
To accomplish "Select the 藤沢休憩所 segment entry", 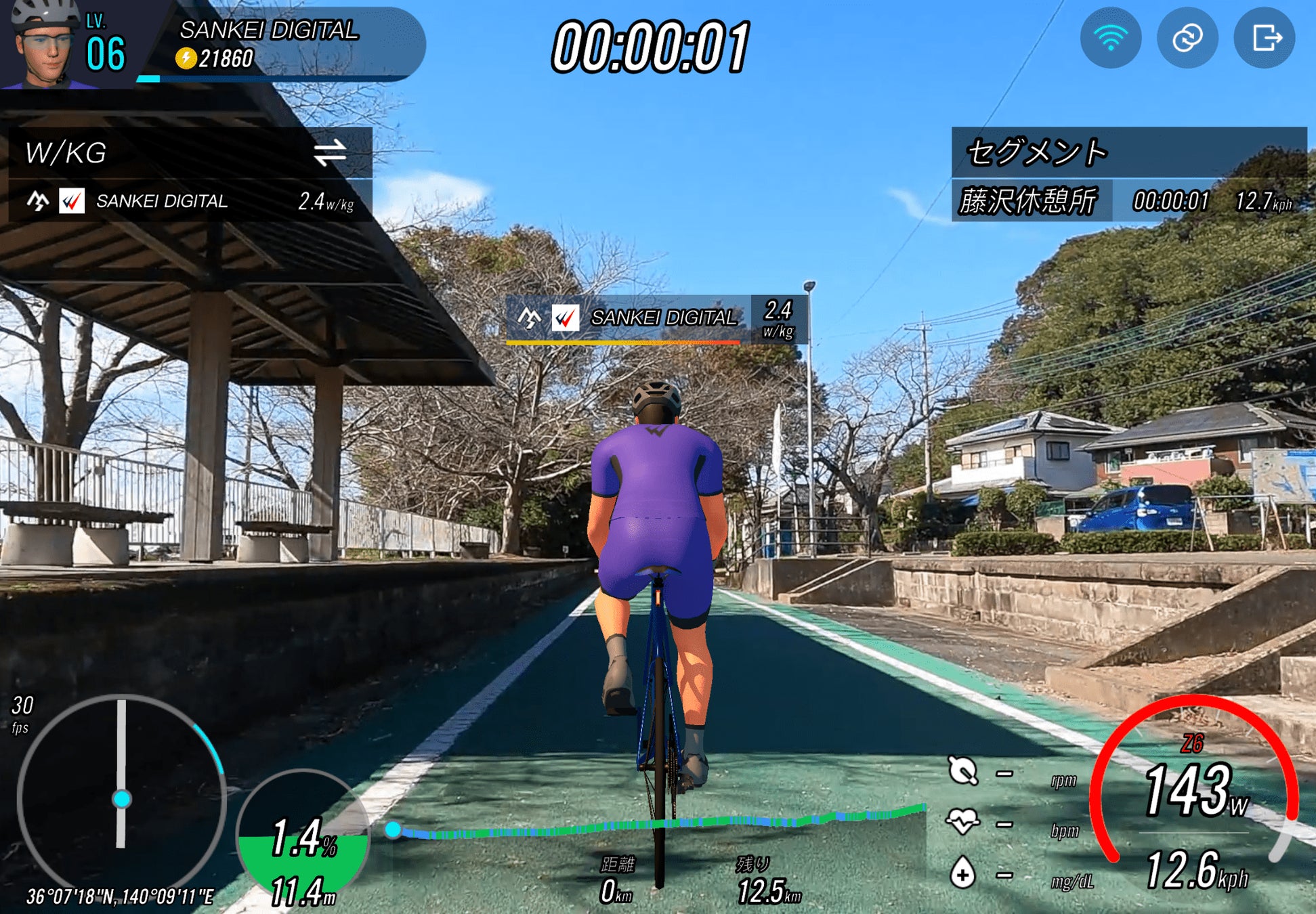I will [x=1030, y=201].
